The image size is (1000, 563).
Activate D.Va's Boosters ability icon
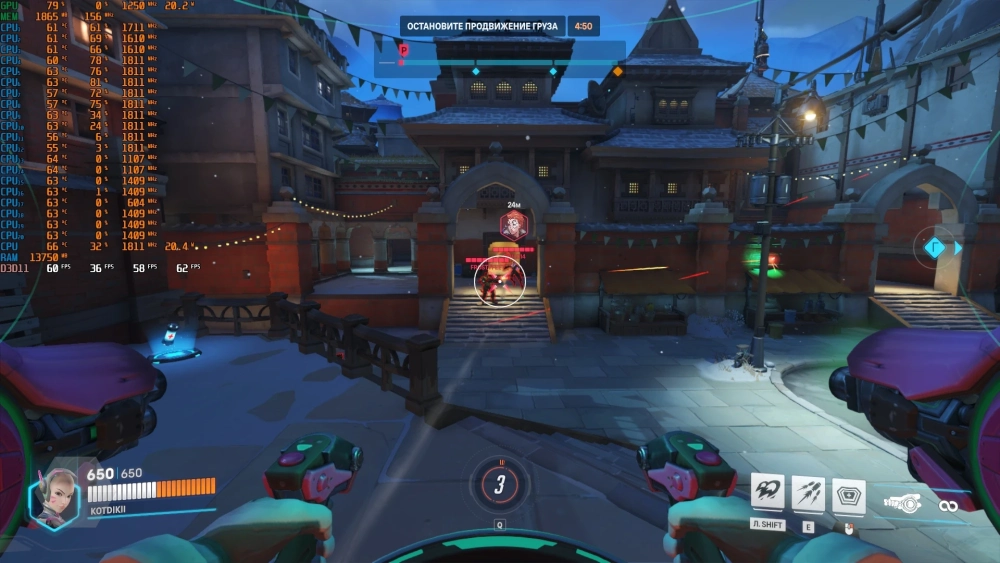click(x=767, y=491)
